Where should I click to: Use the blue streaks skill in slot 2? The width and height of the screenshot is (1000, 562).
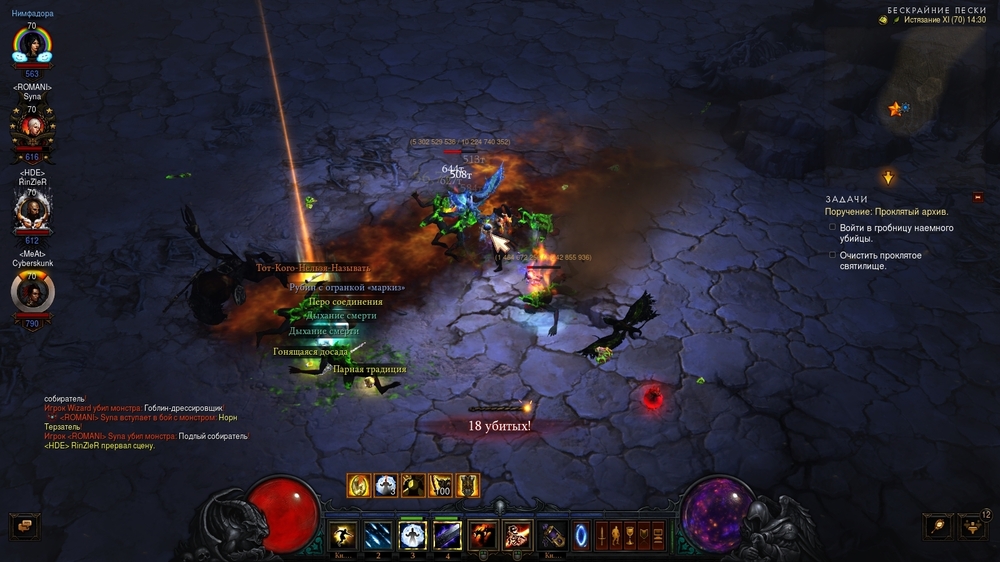[378, 535]
